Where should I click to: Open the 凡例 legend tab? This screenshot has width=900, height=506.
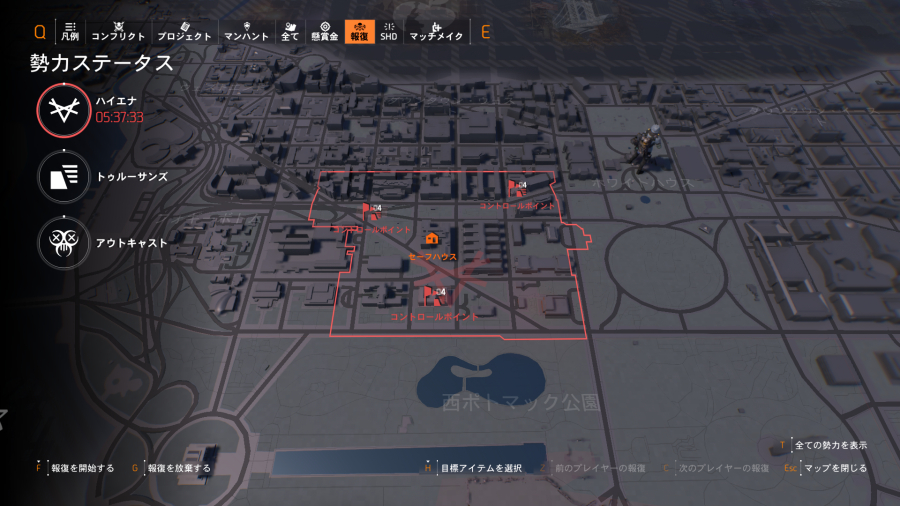point(70,31)
